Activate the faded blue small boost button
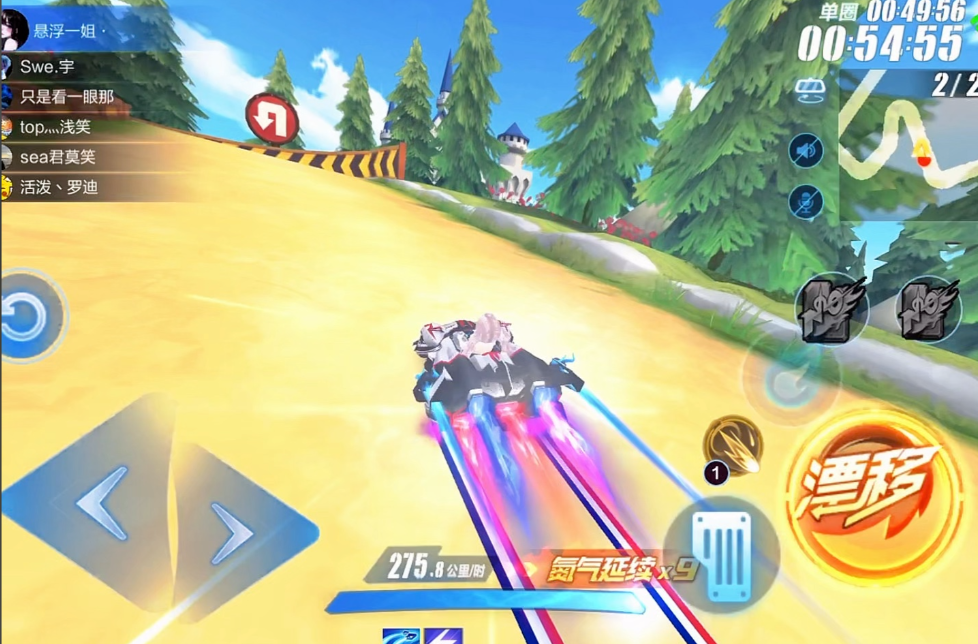This screenshot has height=644, width=978. click(789, 376)
